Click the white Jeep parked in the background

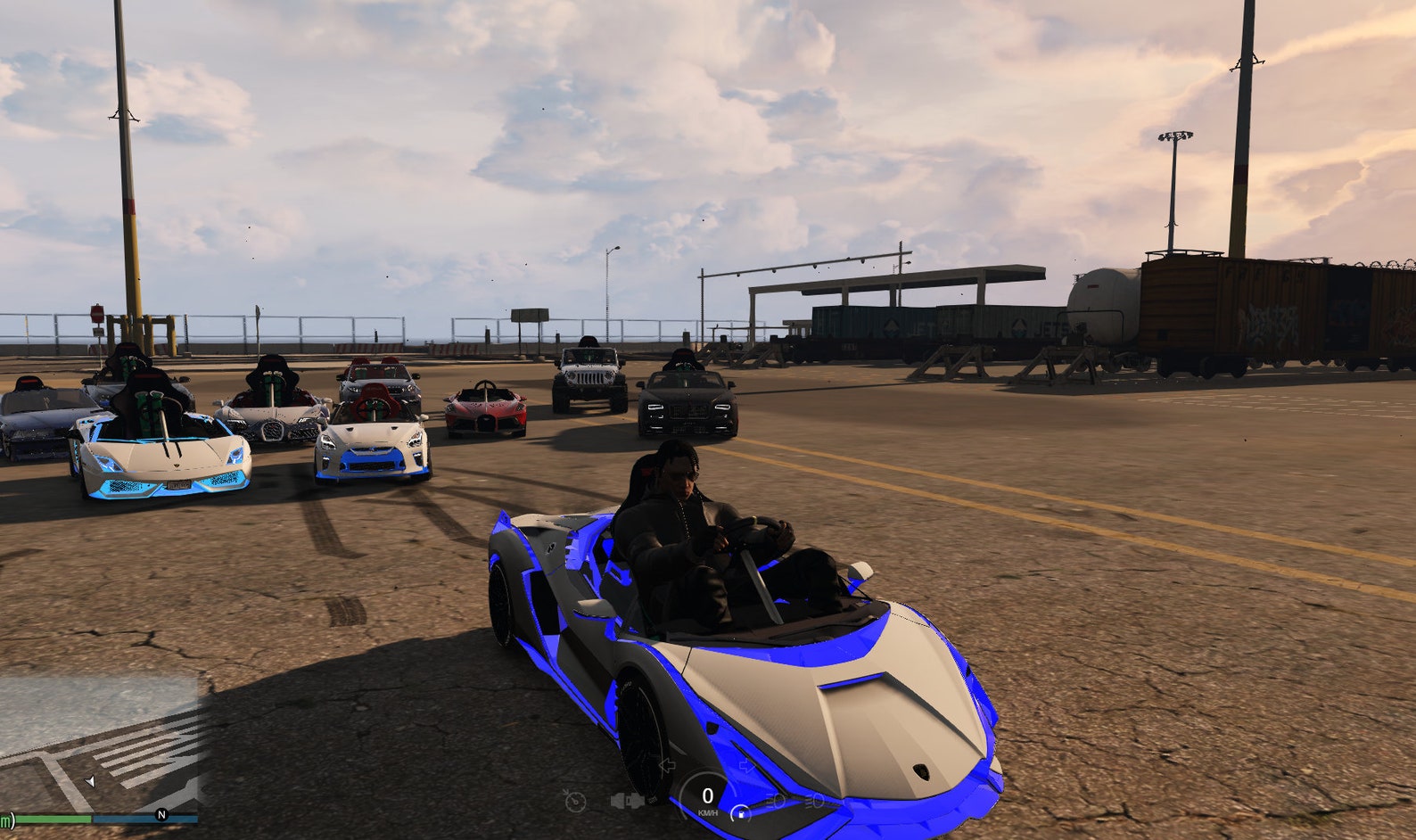[589, 379]
